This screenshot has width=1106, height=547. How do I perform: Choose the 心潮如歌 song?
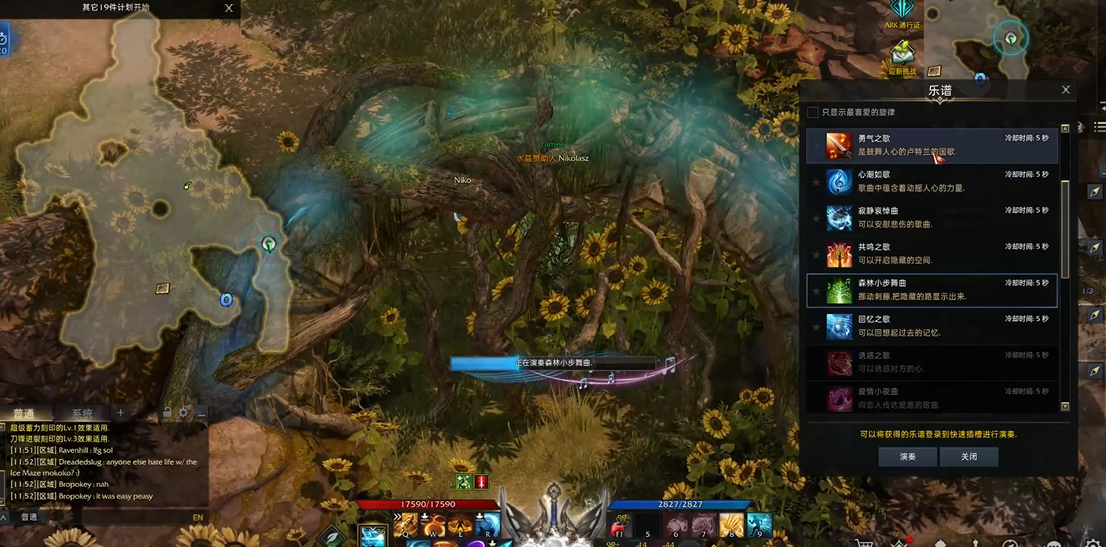pyautogui.click(x=930, y=181)
